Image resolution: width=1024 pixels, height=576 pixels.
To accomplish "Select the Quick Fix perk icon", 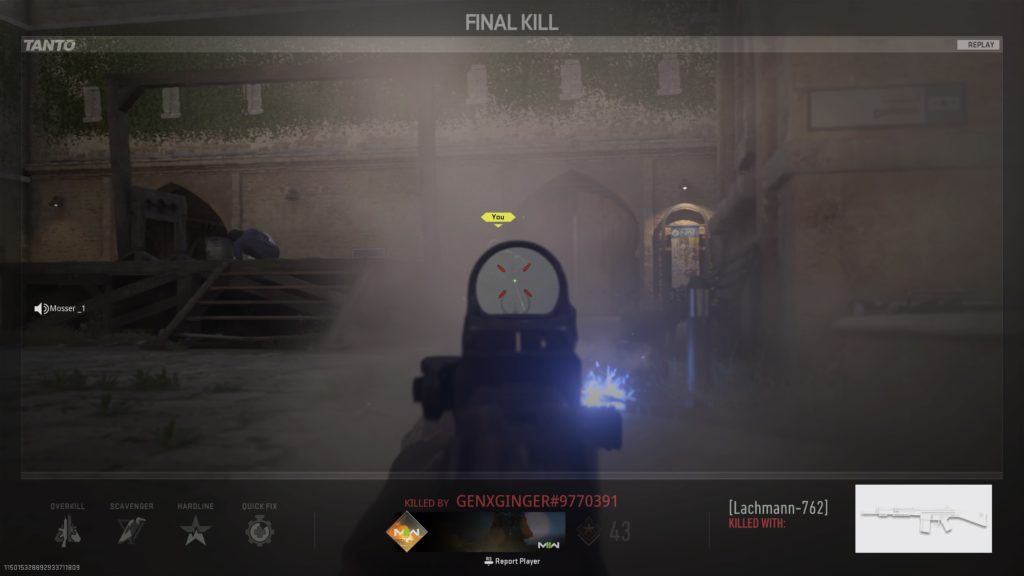I will (x=260, y=530).
